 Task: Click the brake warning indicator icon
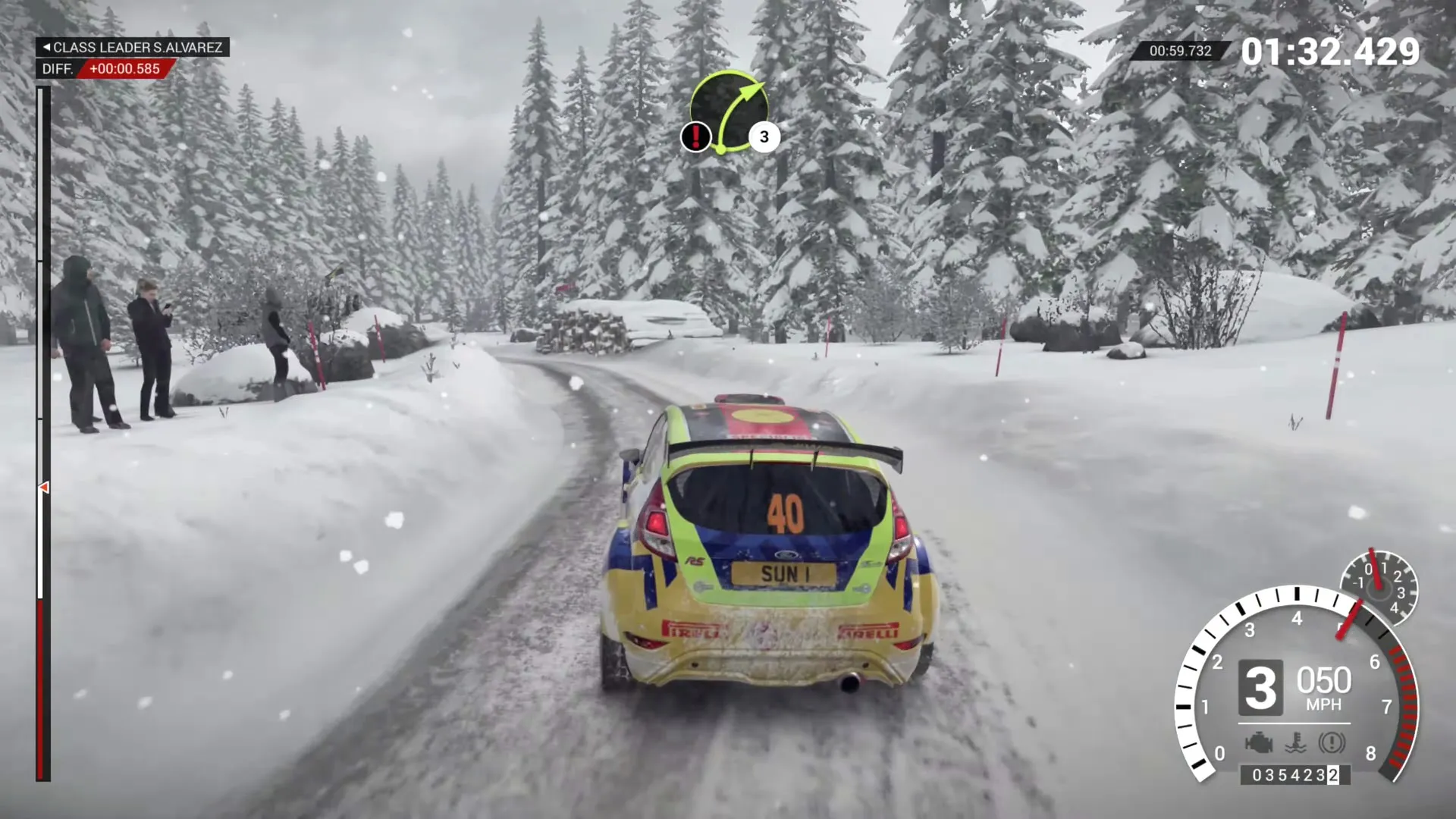coord(1332,742)
